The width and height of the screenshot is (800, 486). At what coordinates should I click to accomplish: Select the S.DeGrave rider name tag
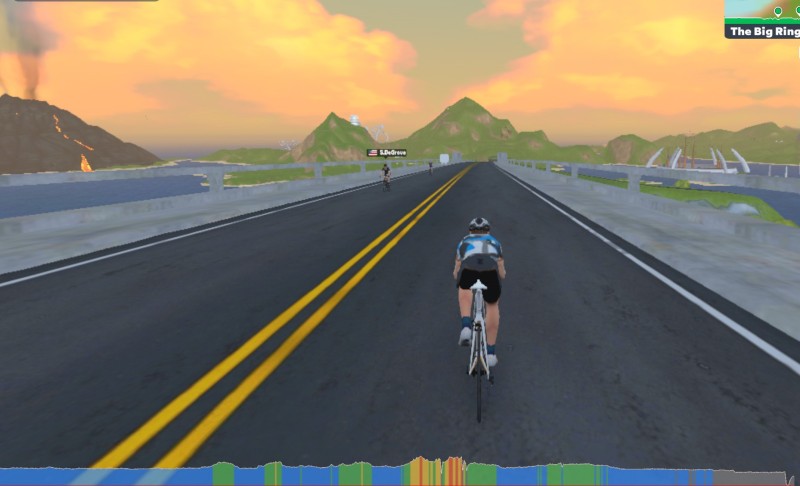coord(387,152)
